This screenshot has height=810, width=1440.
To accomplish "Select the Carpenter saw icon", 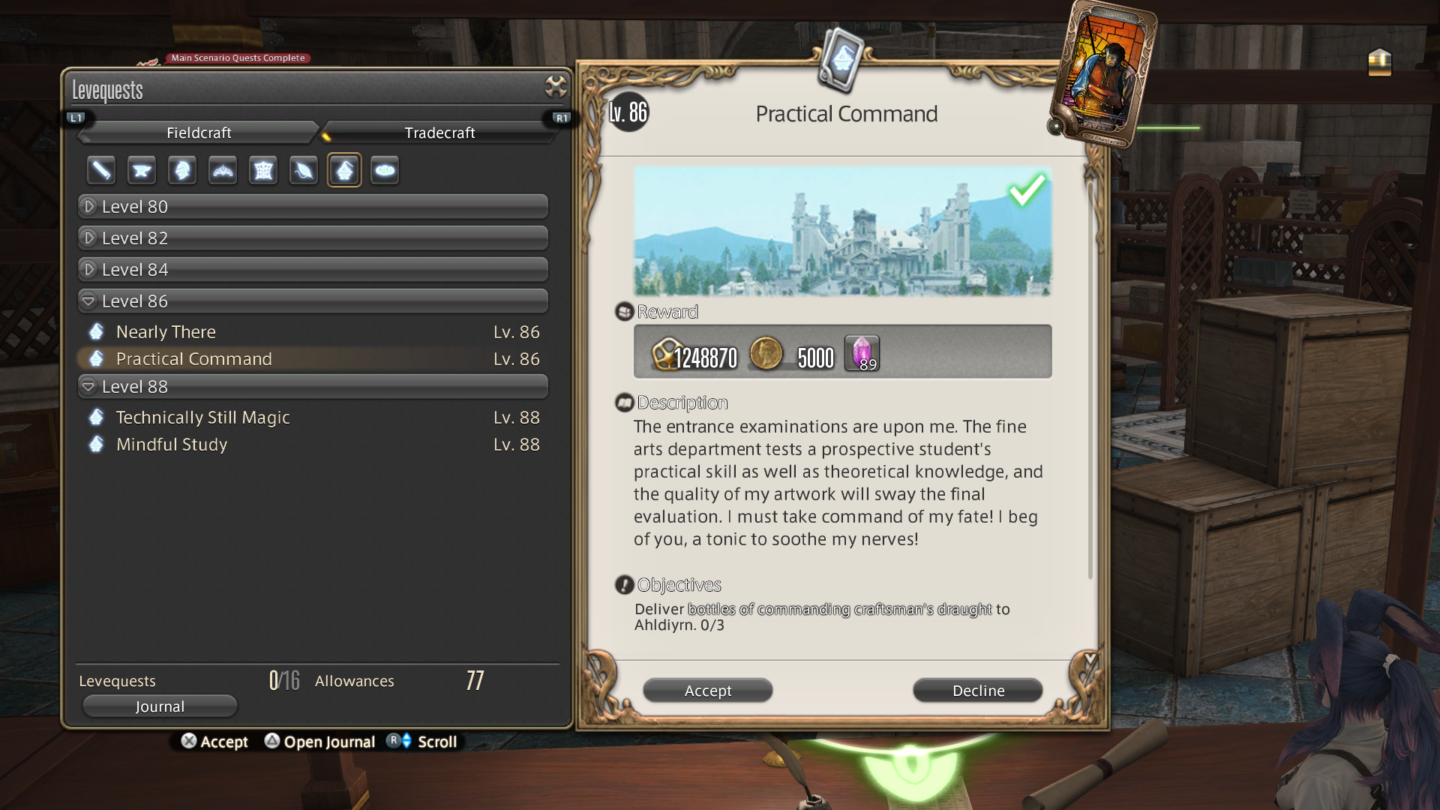I will coord(100,170).
